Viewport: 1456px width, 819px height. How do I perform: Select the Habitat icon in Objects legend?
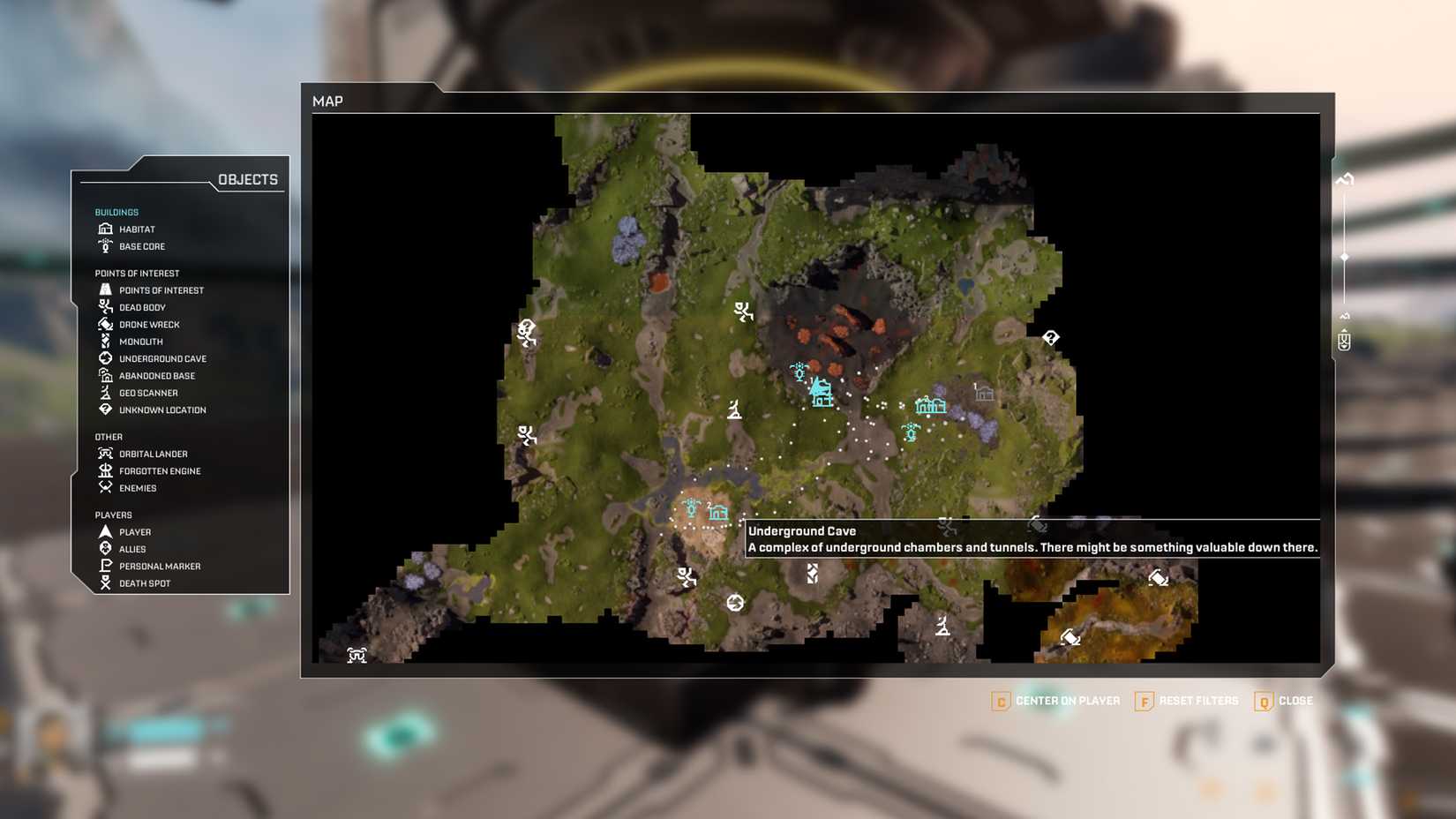coord(105,229)
